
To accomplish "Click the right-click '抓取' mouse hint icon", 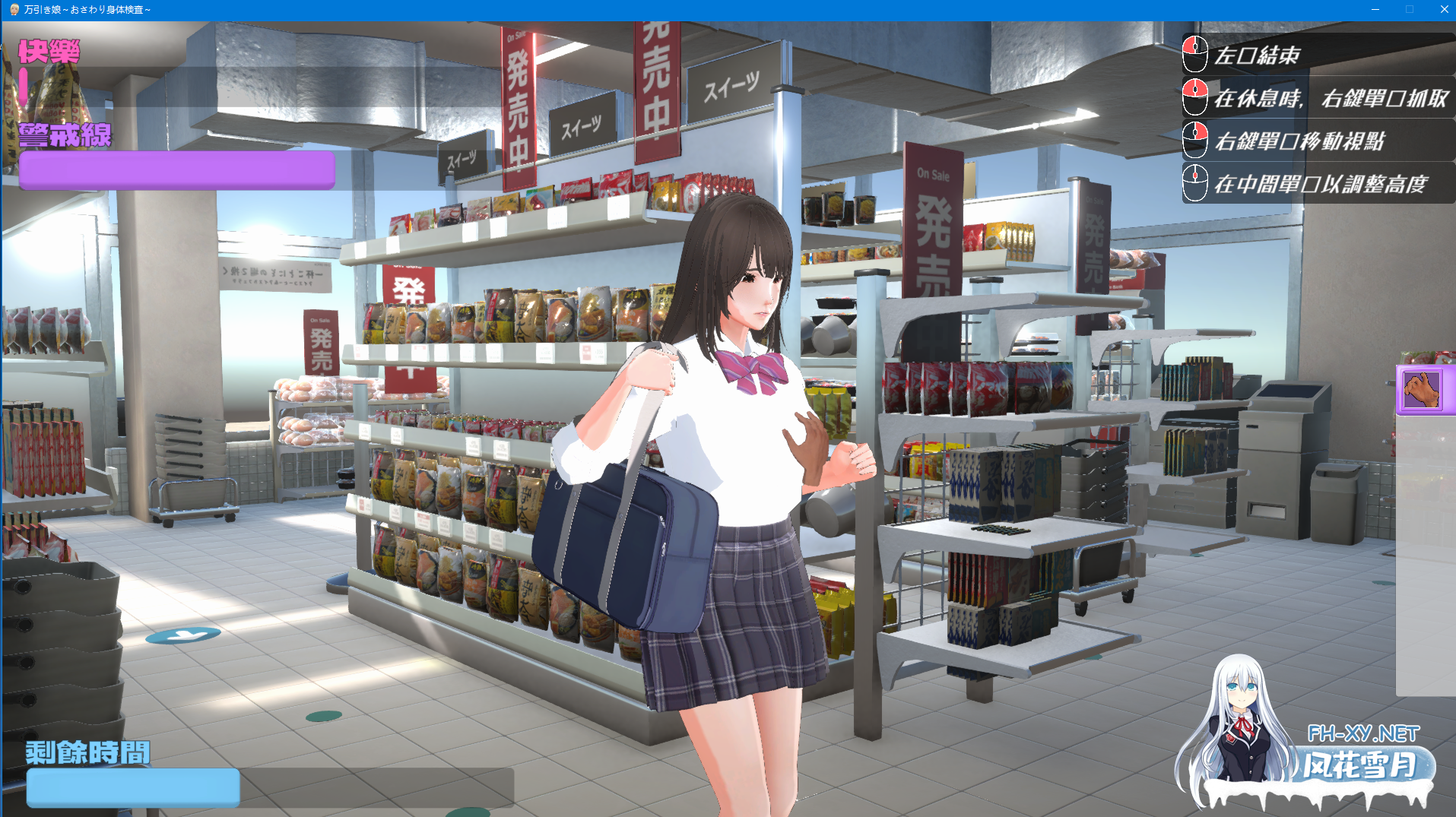I will click(1194, 98).
